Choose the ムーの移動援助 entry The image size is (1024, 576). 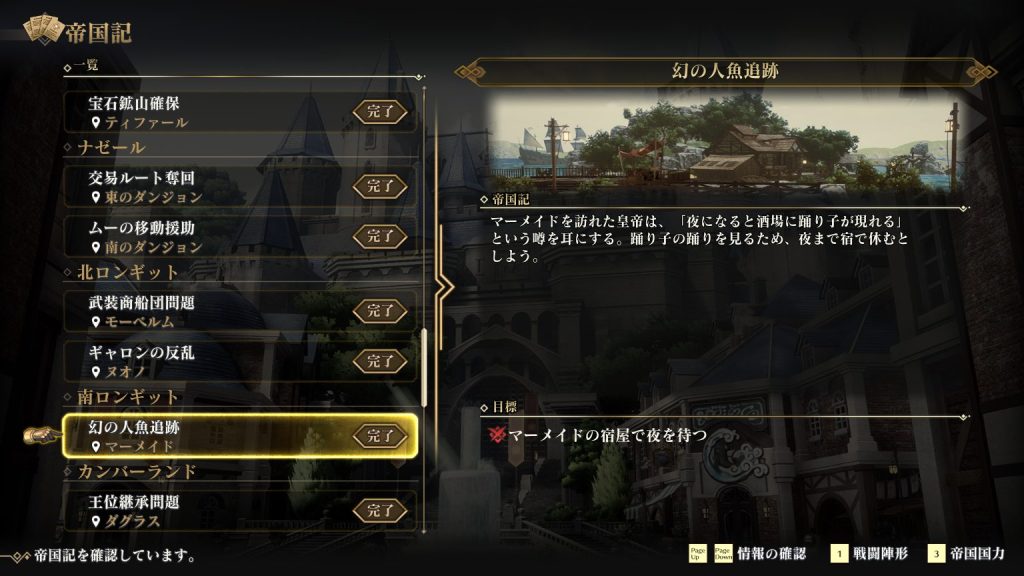(x=236, y=236)
